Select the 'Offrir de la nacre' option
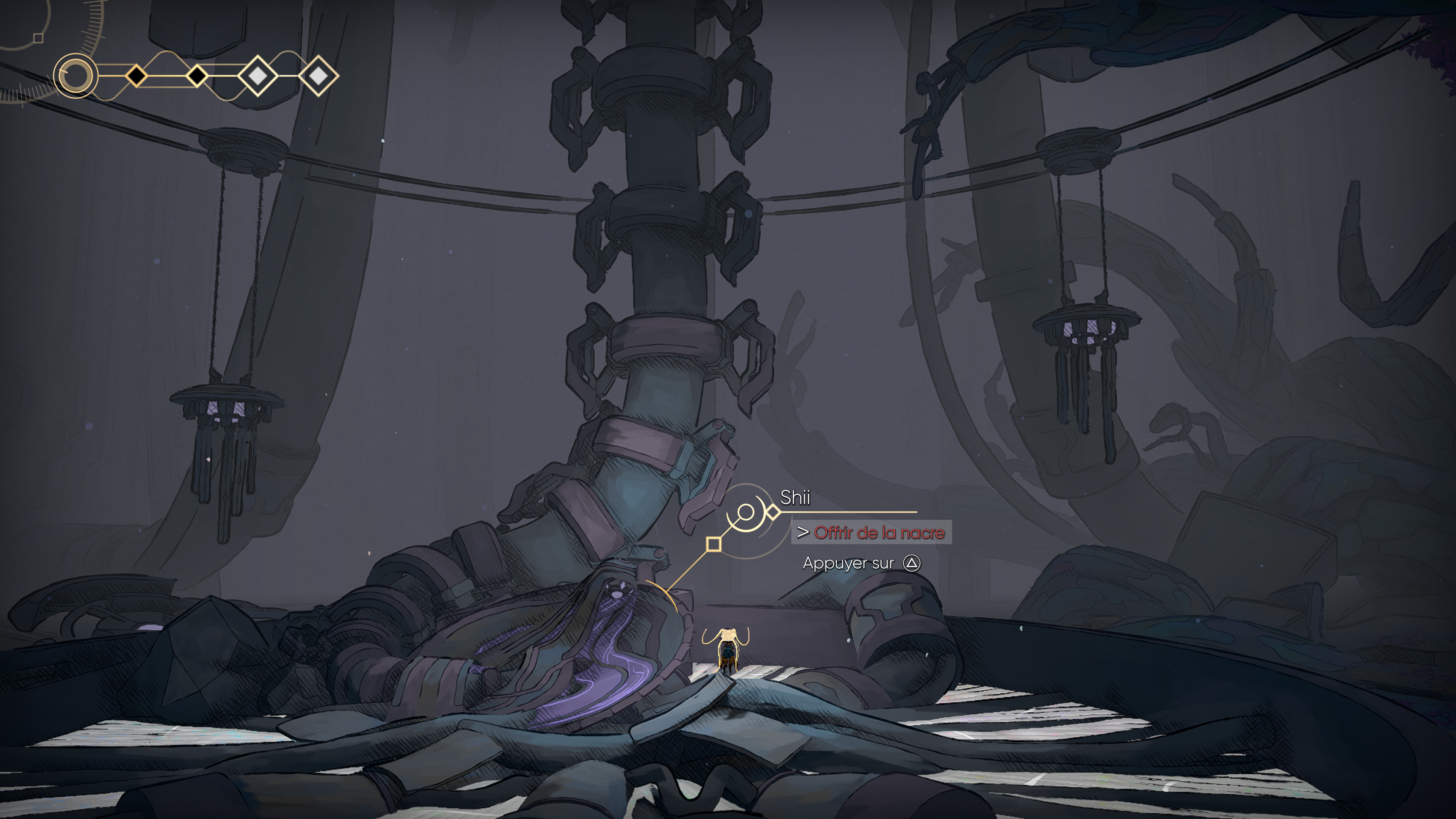Viewport: 1456px width, 819px height. tap(879, 532)
